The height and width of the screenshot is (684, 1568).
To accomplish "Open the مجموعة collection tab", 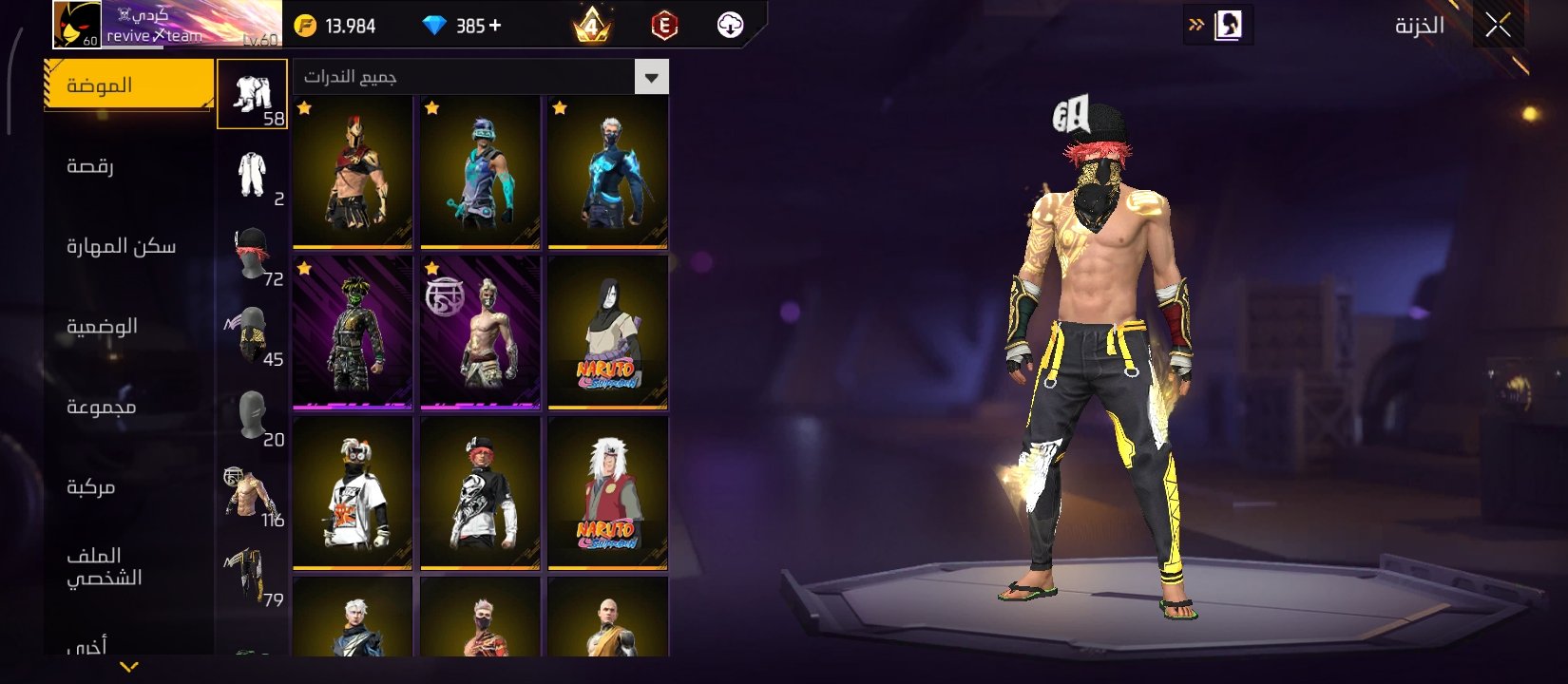I will (101, 407).
